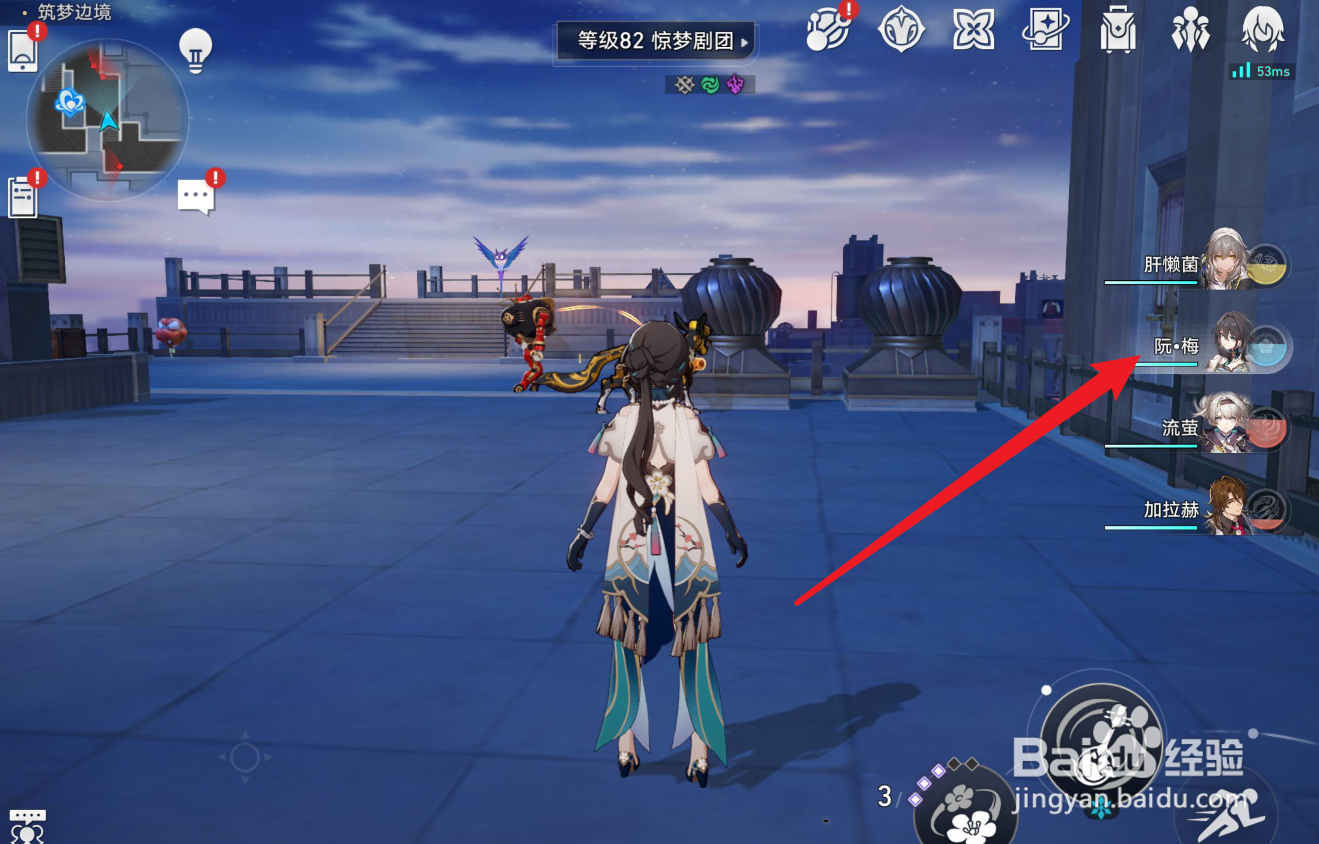
Task: Expand the minimap to full map
Action: pos(107,120)
